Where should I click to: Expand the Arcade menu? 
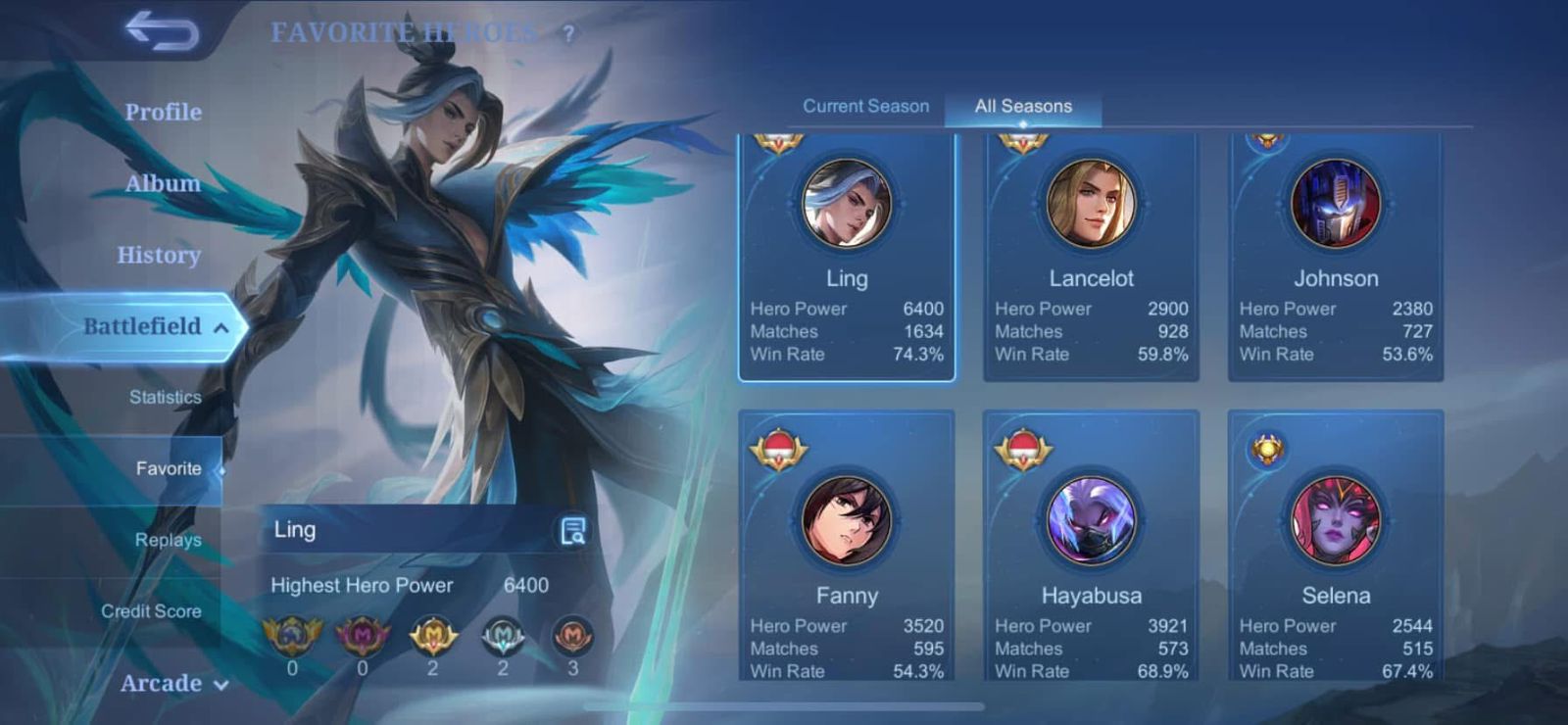(173, 683)
